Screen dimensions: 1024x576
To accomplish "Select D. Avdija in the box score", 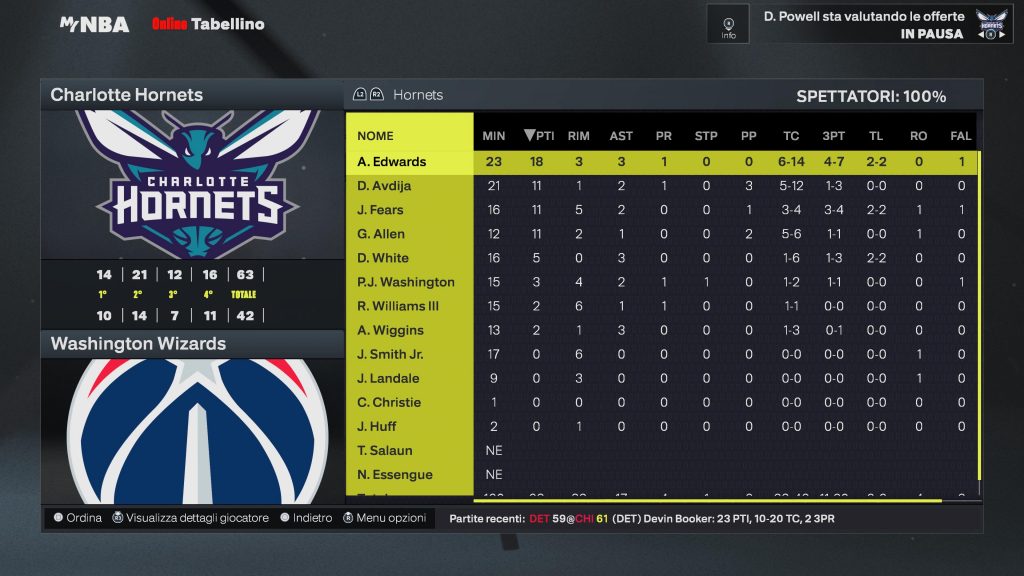I will click(385, 186).
